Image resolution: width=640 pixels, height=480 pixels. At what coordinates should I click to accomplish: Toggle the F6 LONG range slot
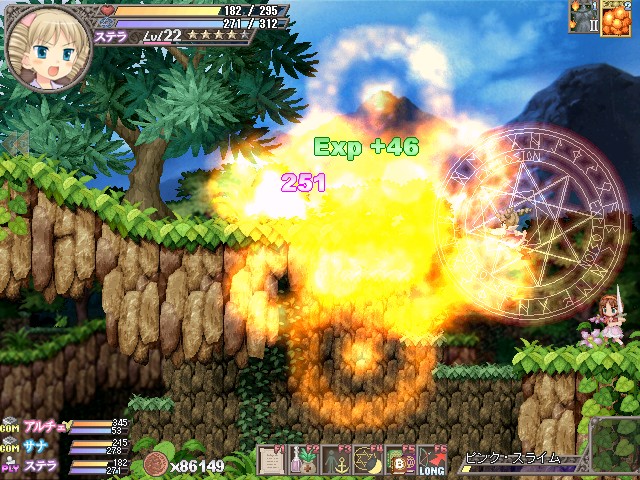432,461
